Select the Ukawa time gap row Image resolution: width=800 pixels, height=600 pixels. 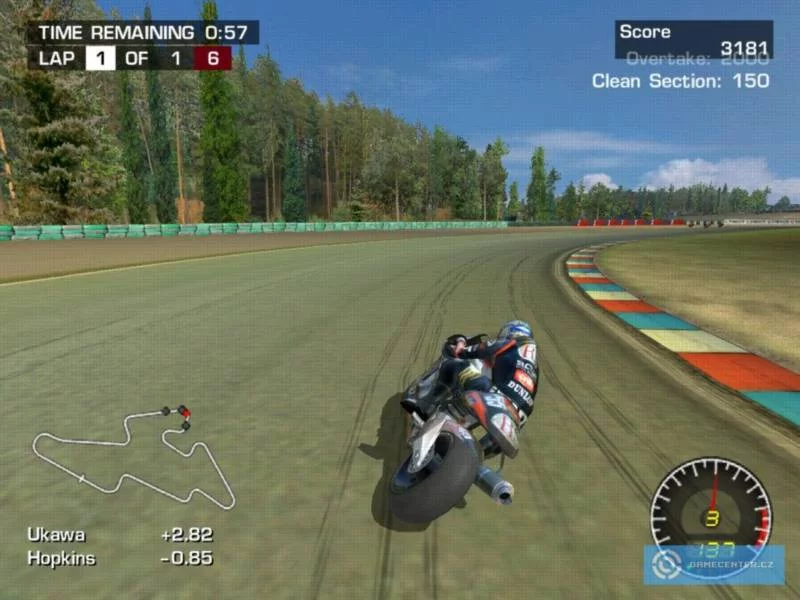click(120, 535)
